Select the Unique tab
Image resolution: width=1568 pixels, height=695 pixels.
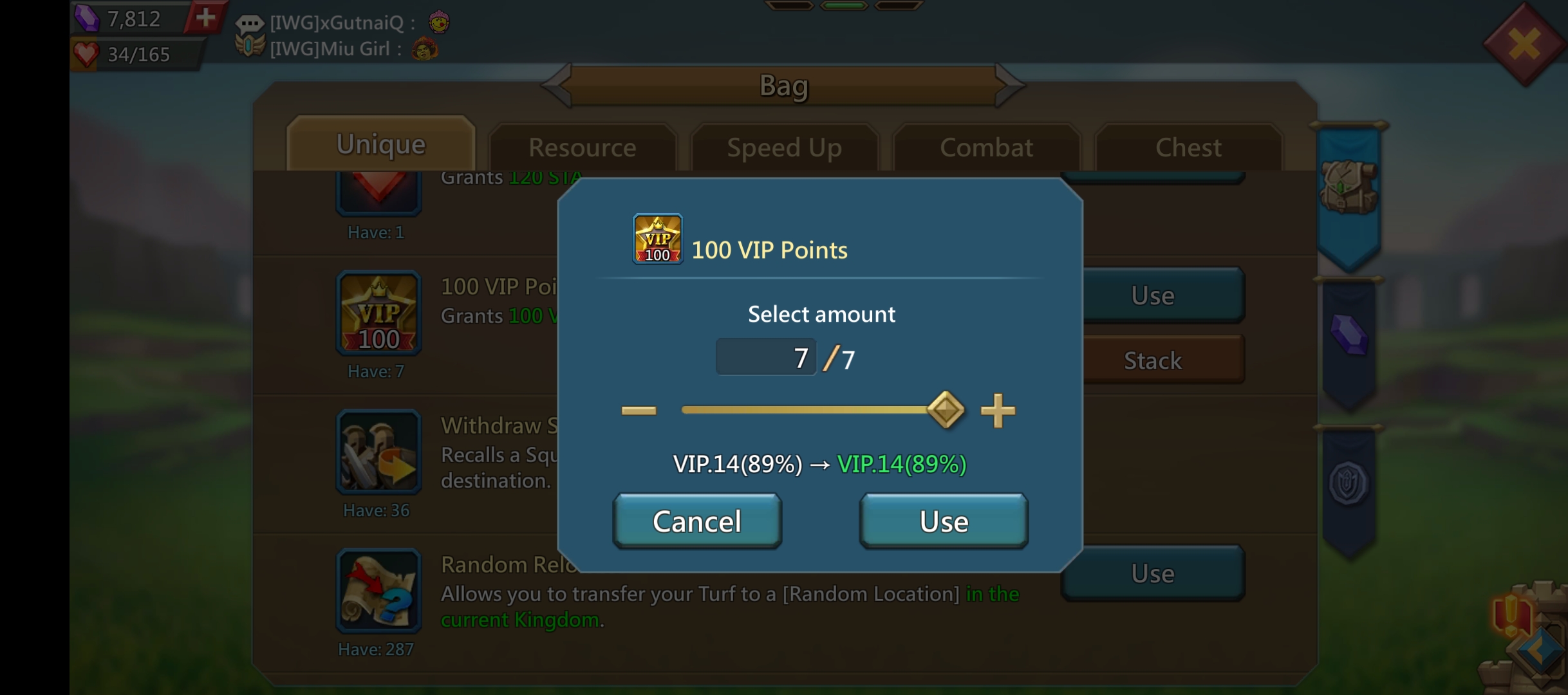381,145
